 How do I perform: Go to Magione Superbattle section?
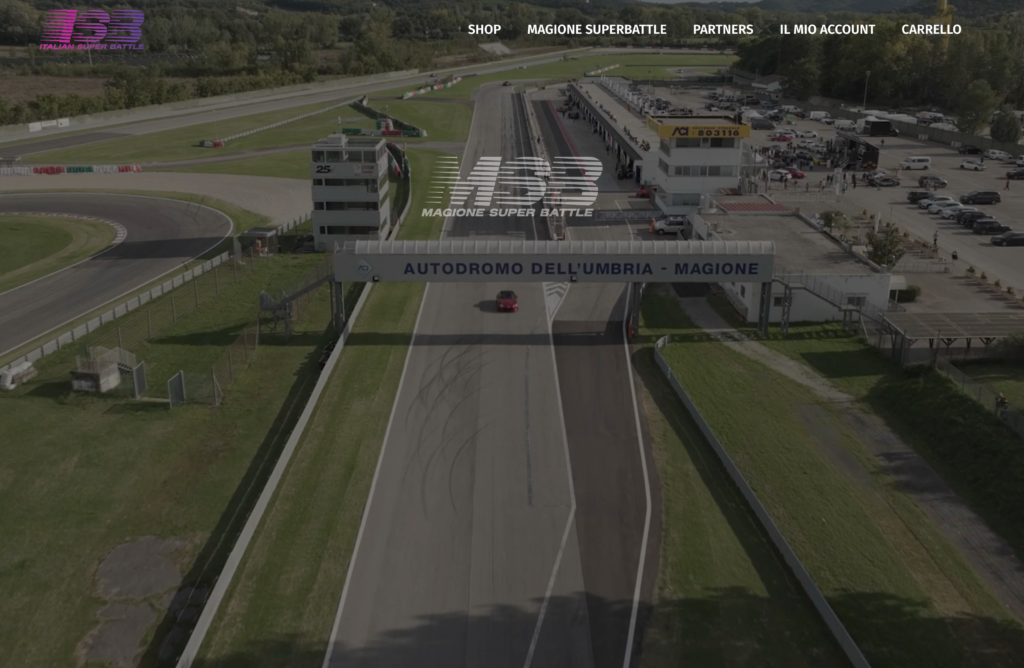pyautogui.click(x=596, y=29)
